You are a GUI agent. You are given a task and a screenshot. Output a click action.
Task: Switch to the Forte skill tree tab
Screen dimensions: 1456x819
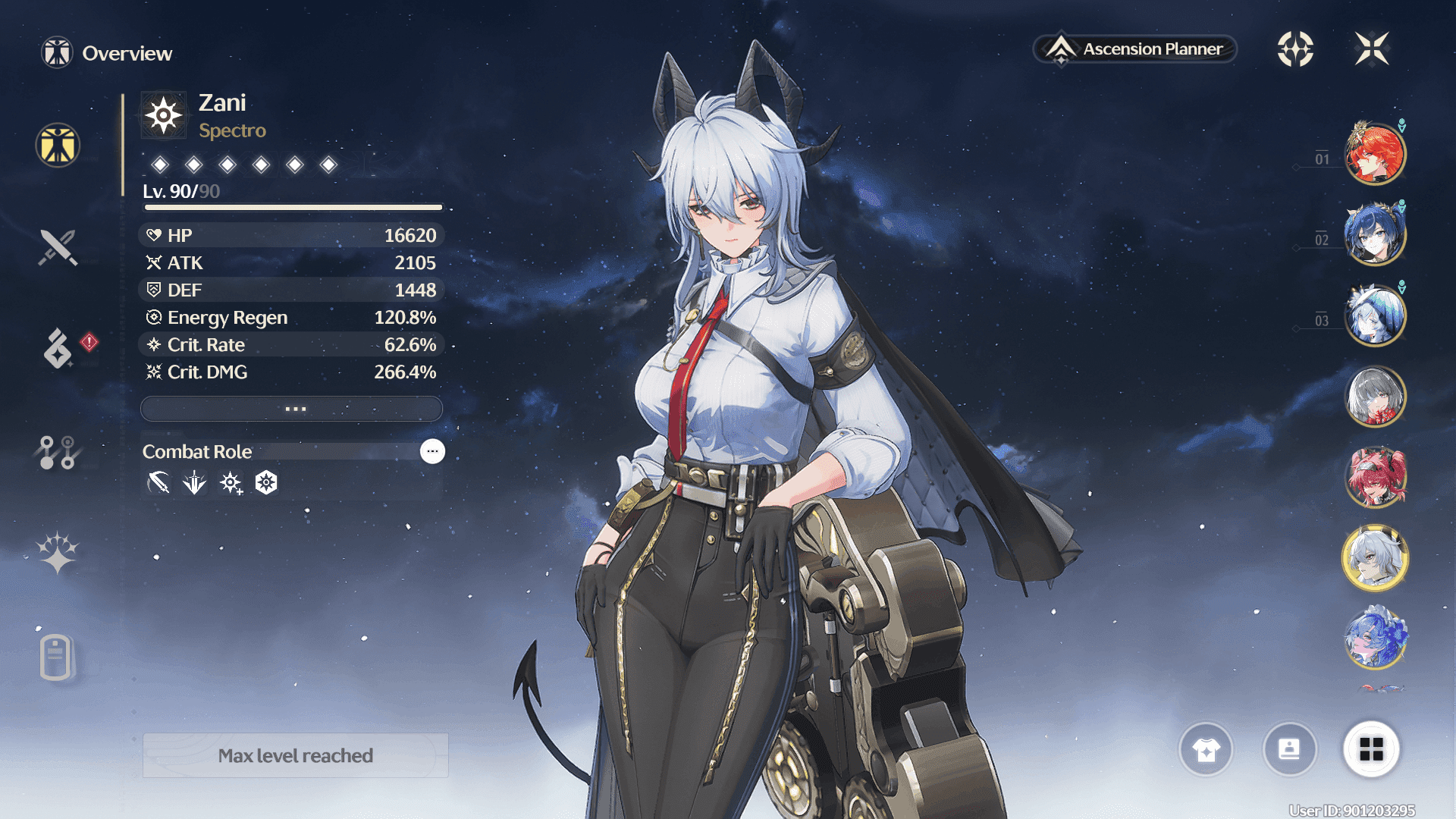58,452
